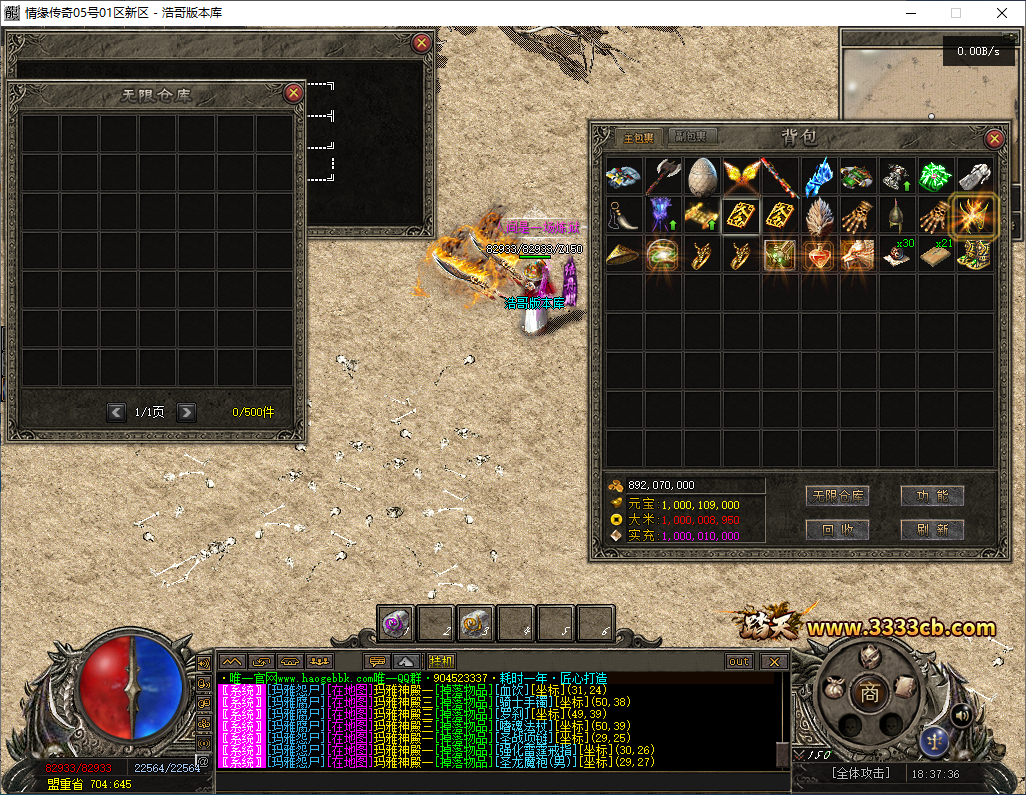Switch to the 副包裹 secondary bag tab

690,137
